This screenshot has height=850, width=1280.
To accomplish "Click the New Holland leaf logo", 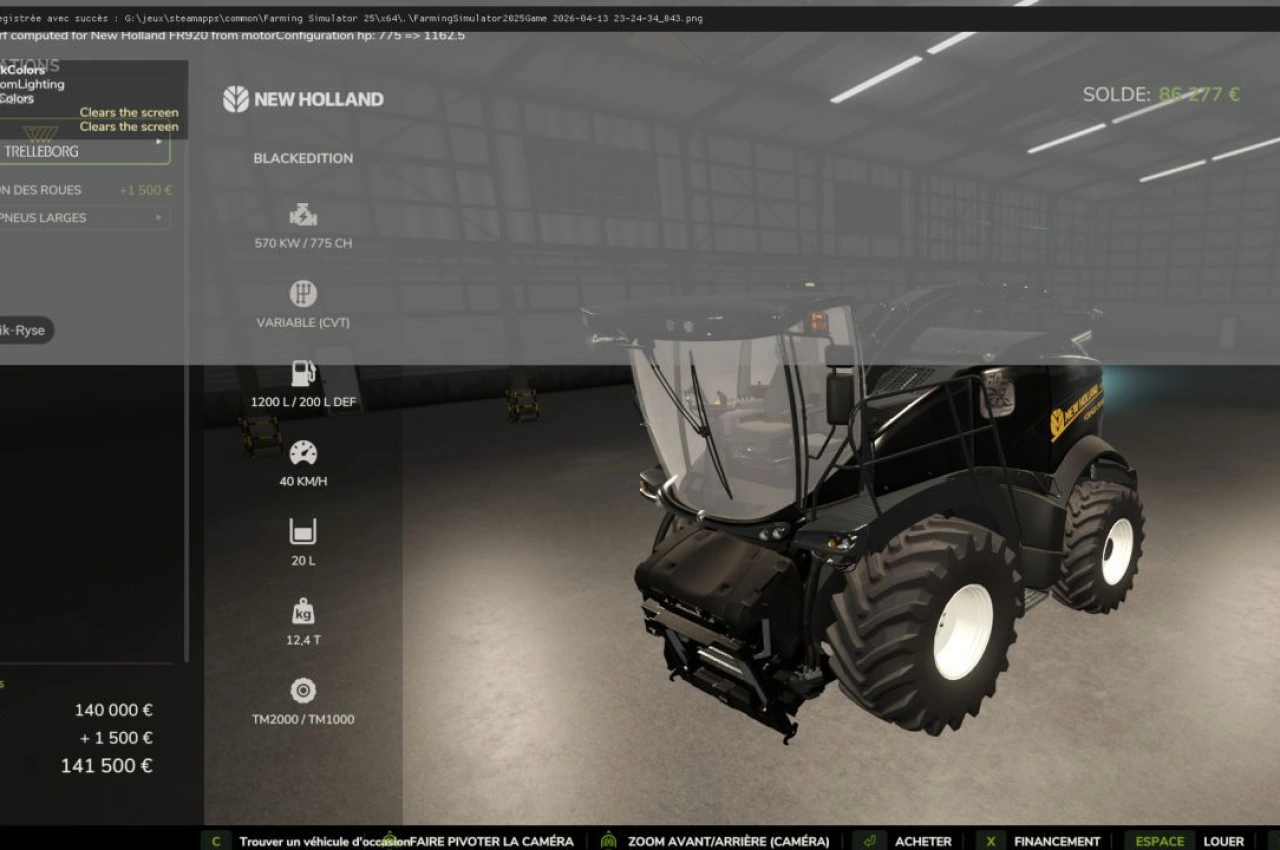I will [234, 99].
